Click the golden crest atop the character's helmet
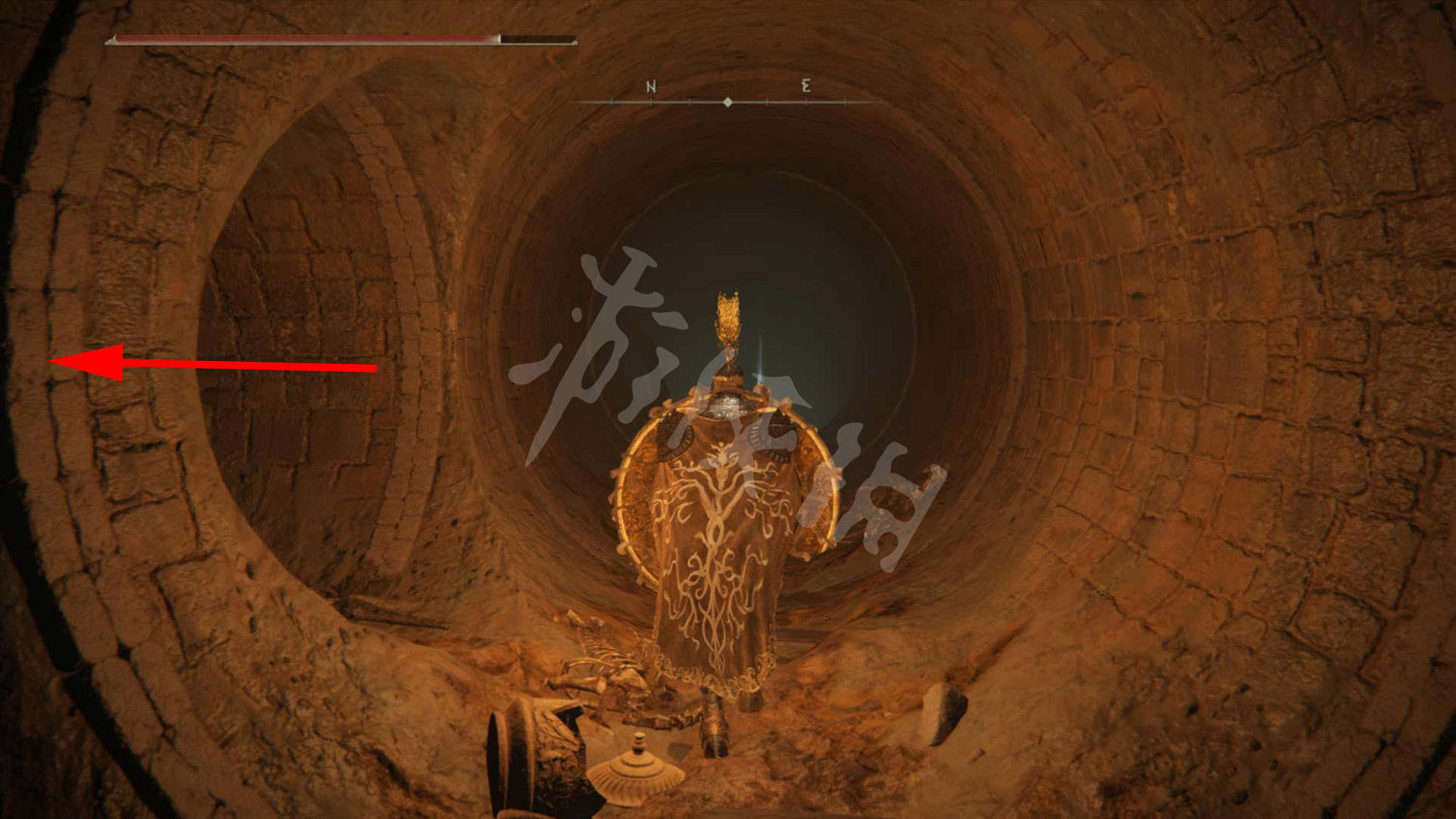The height and width of the screenshot is (819, 1456). click(730, 312)
